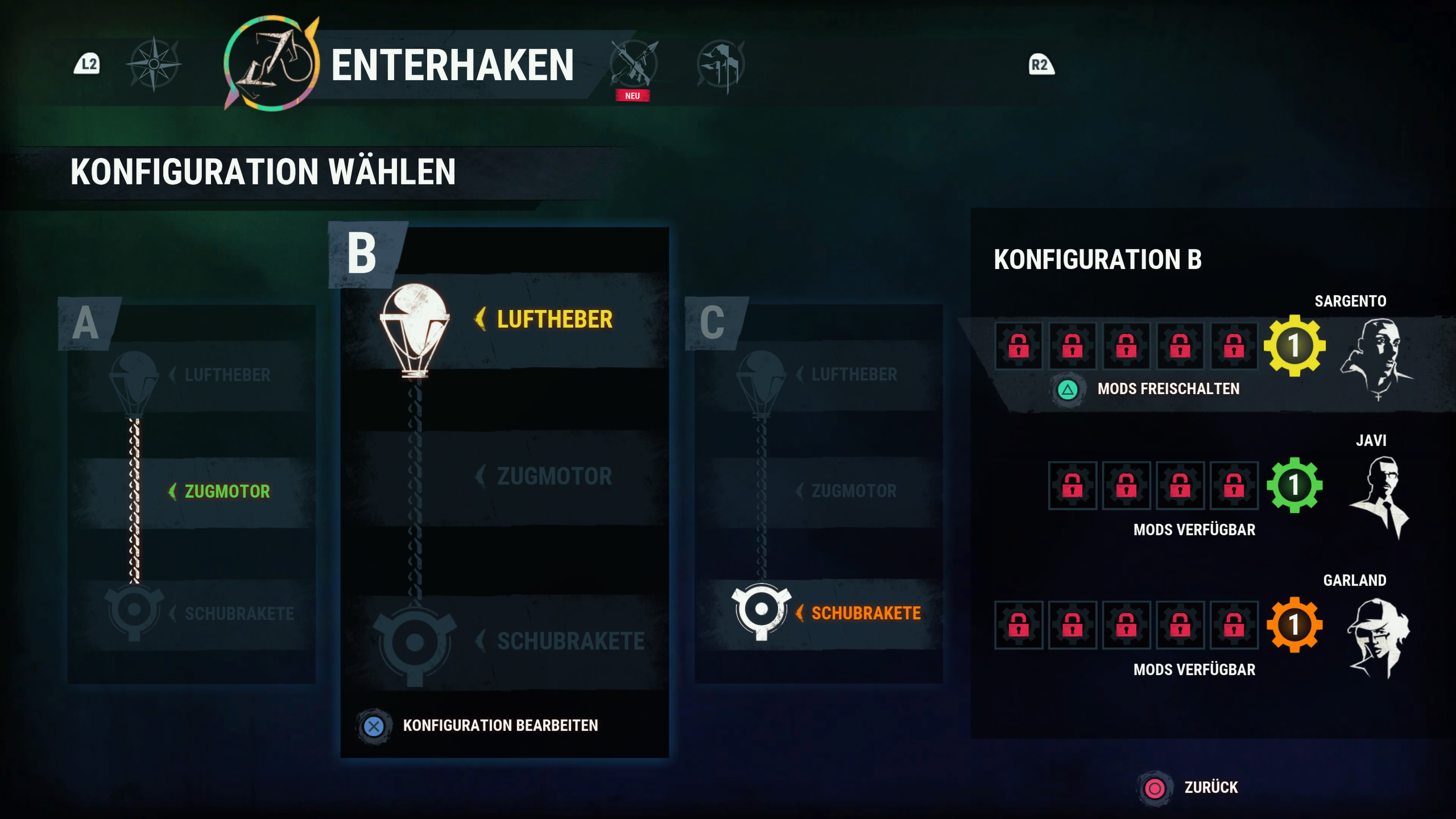The image size is (1456, 819).
Task: Select Schubrakete in configuration C
Action: tap(865, 613)
